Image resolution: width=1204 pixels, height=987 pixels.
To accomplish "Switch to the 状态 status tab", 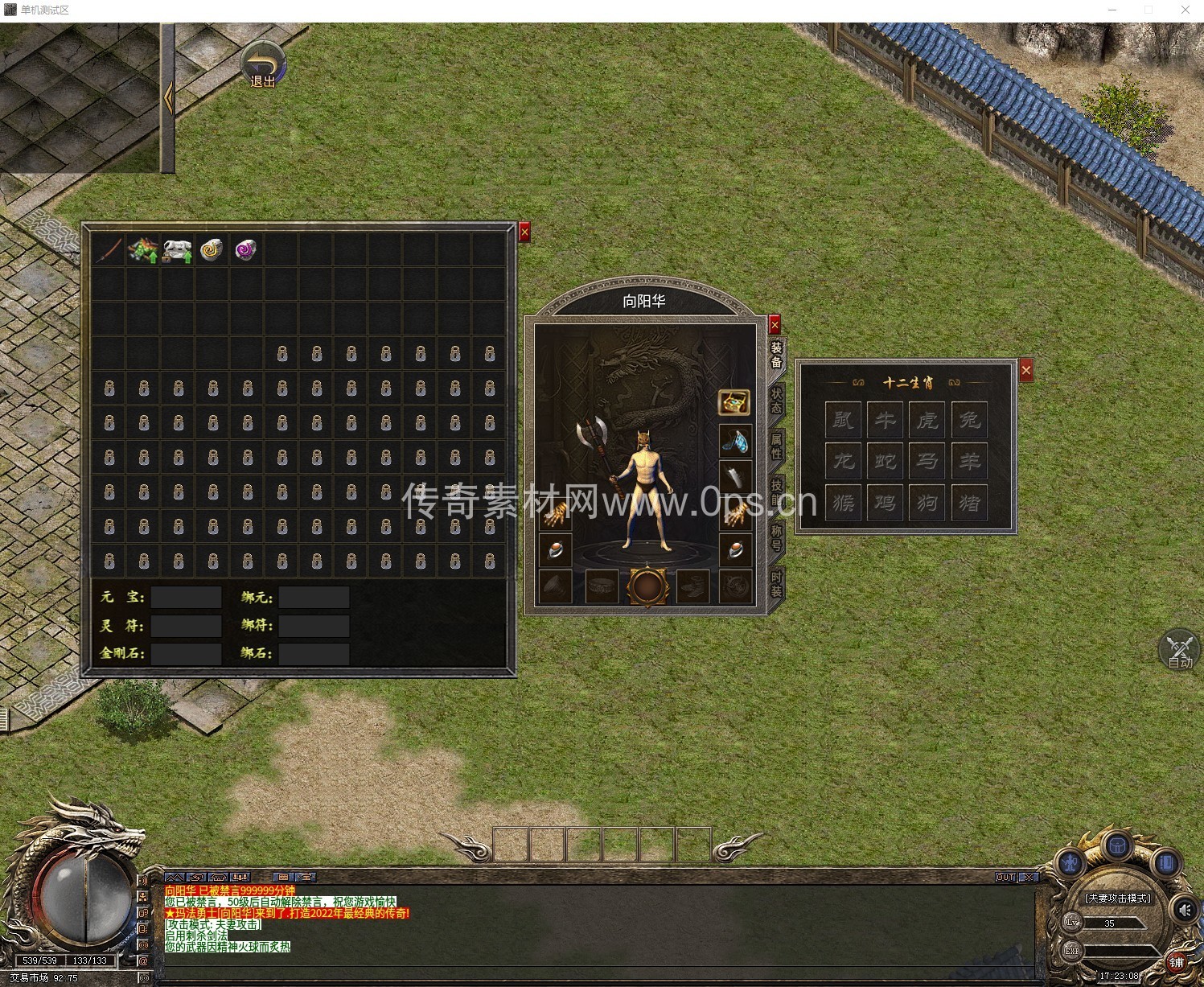I will point(776,400).
